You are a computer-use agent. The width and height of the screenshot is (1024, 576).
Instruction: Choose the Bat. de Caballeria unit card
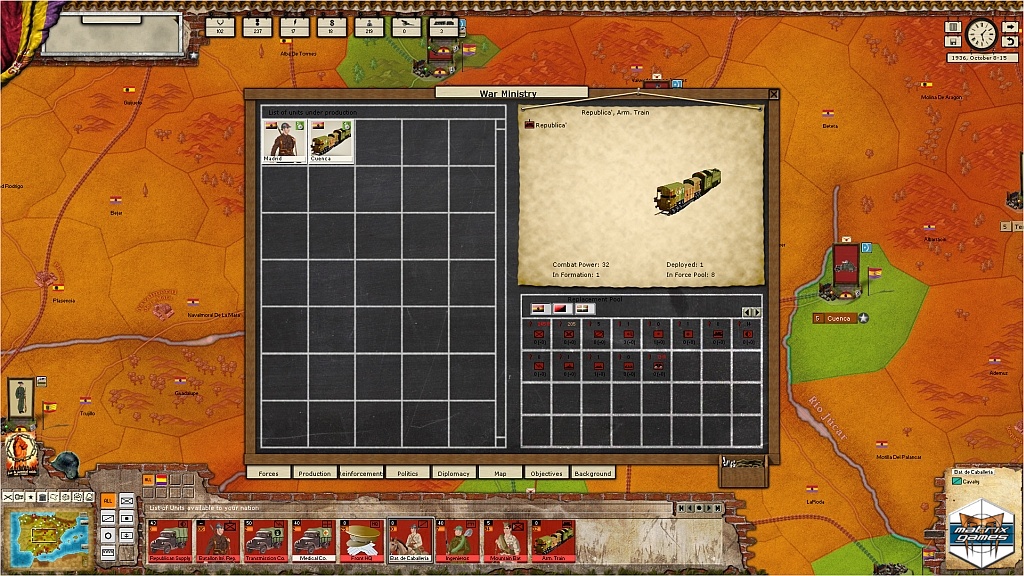tap(409, 541)
